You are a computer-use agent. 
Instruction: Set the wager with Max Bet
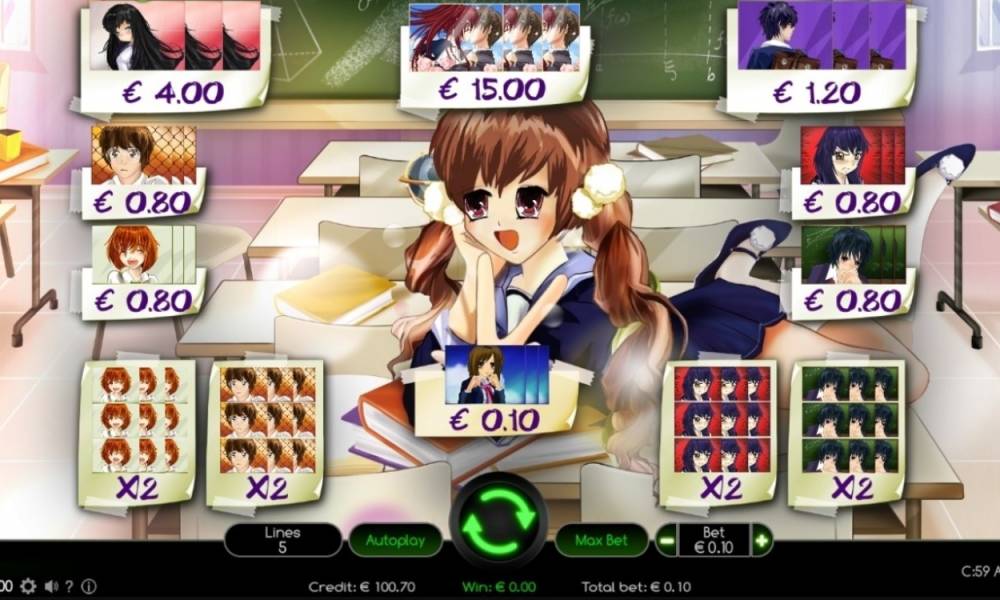(602, 541)
